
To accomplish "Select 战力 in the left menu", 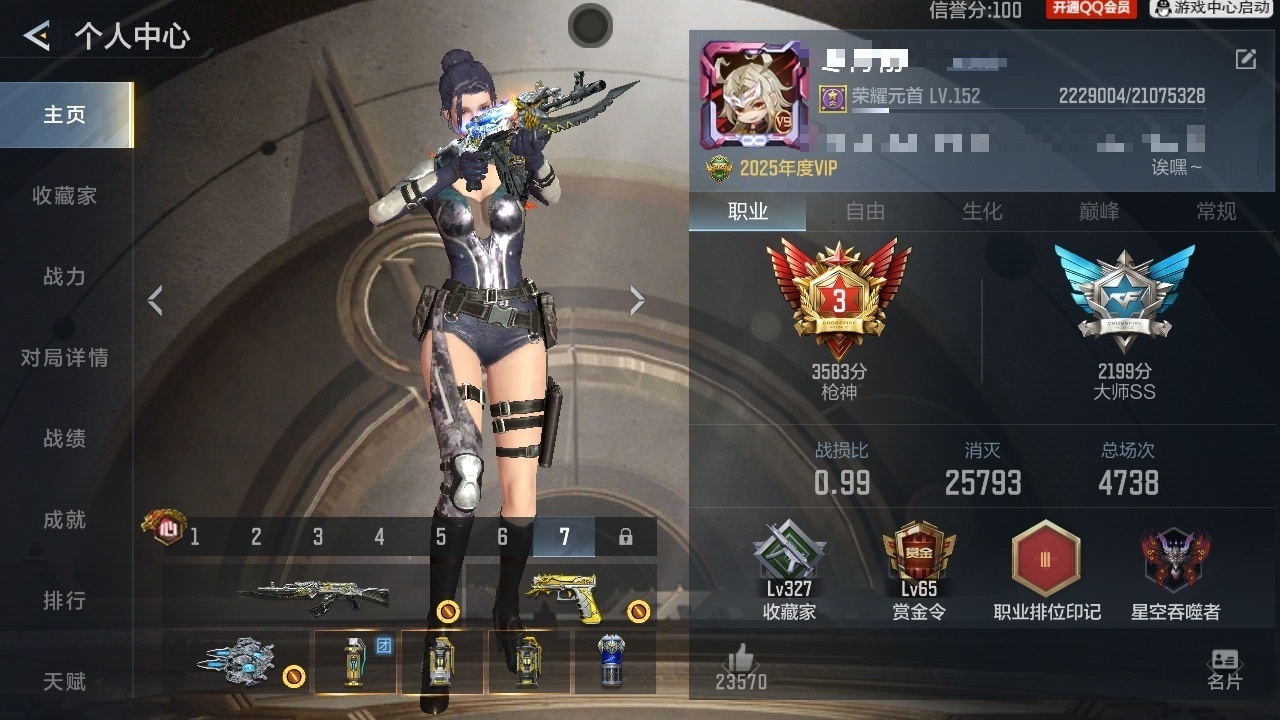I will [x=65, y=277].
